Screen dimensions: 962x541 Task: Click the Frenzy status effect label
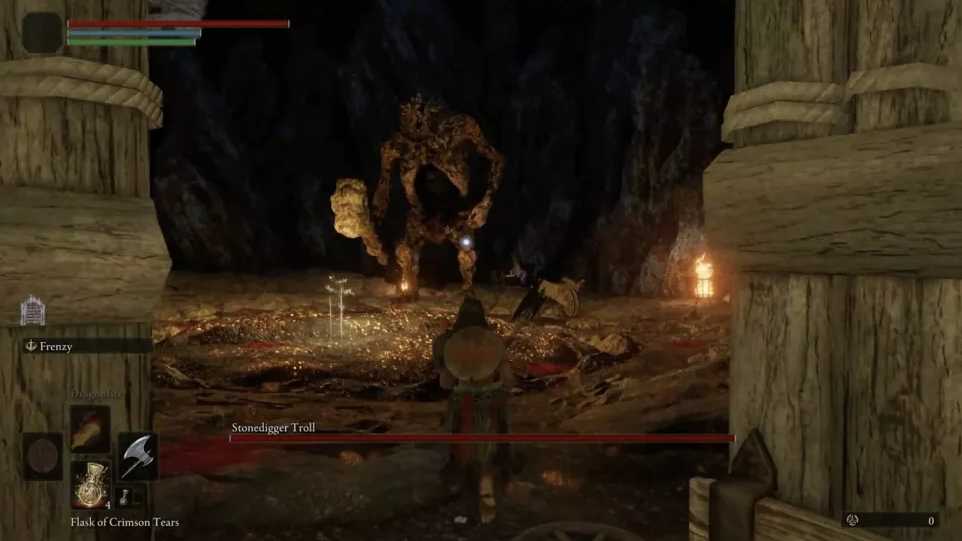pos(56,346)
